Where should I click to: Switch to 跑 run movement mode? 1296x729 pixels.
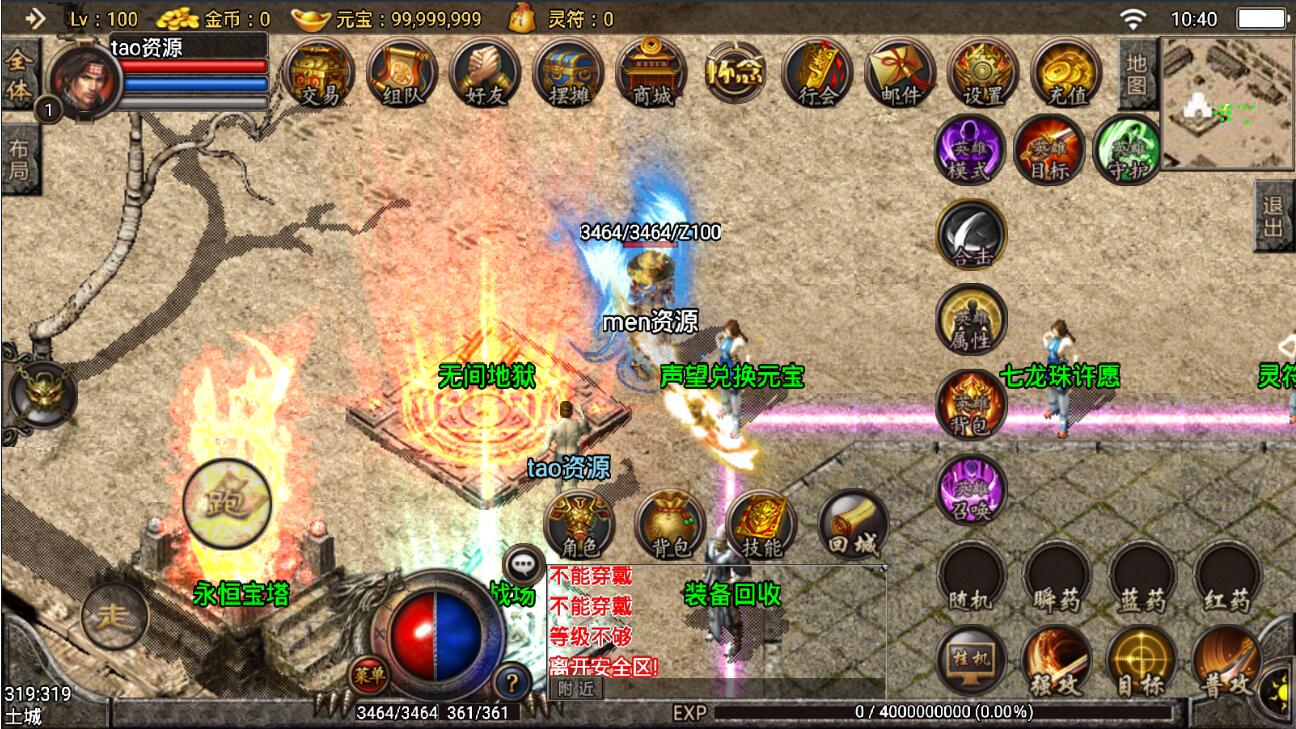227,503
